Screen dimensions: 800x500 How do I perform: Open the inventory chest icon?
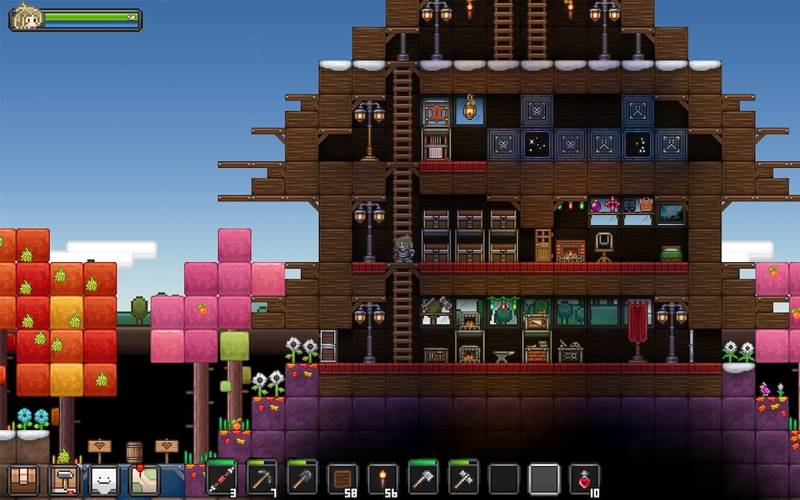[23, 481]
